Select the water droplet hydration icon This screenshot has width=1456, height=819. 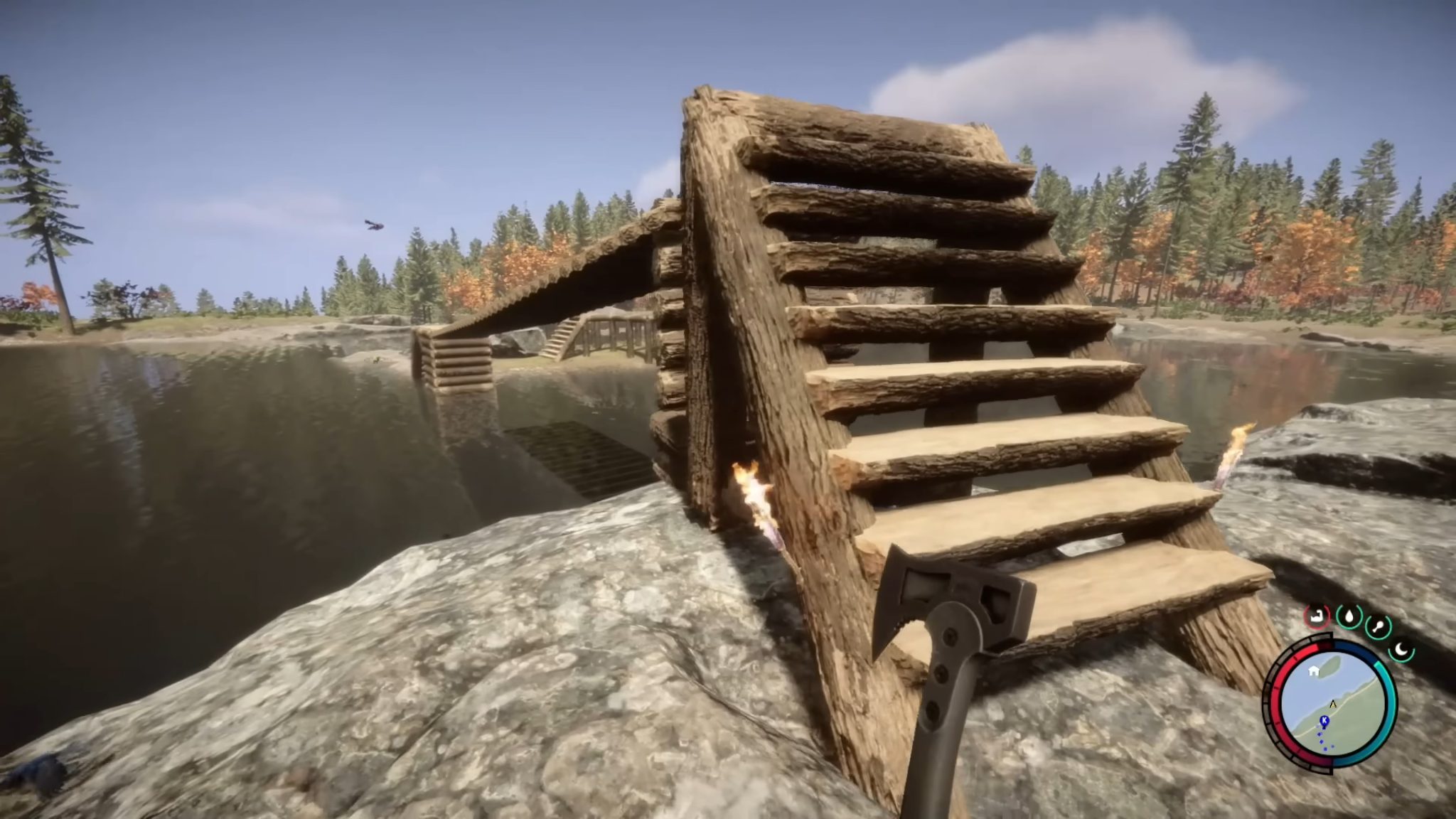[1349, 616]
